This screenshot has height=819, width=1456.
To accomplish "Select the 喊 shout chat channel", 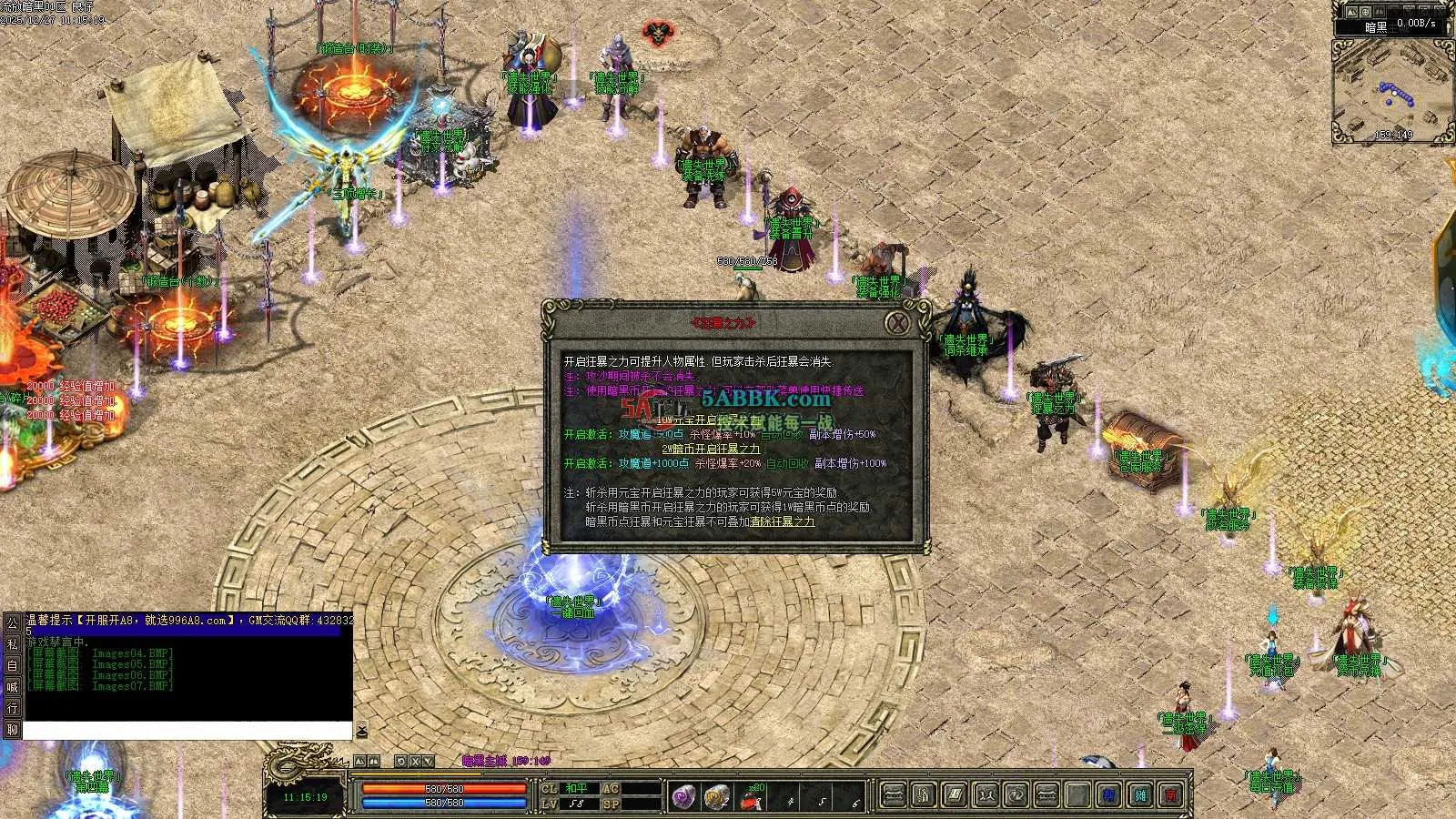I will (x=12, y=687).
